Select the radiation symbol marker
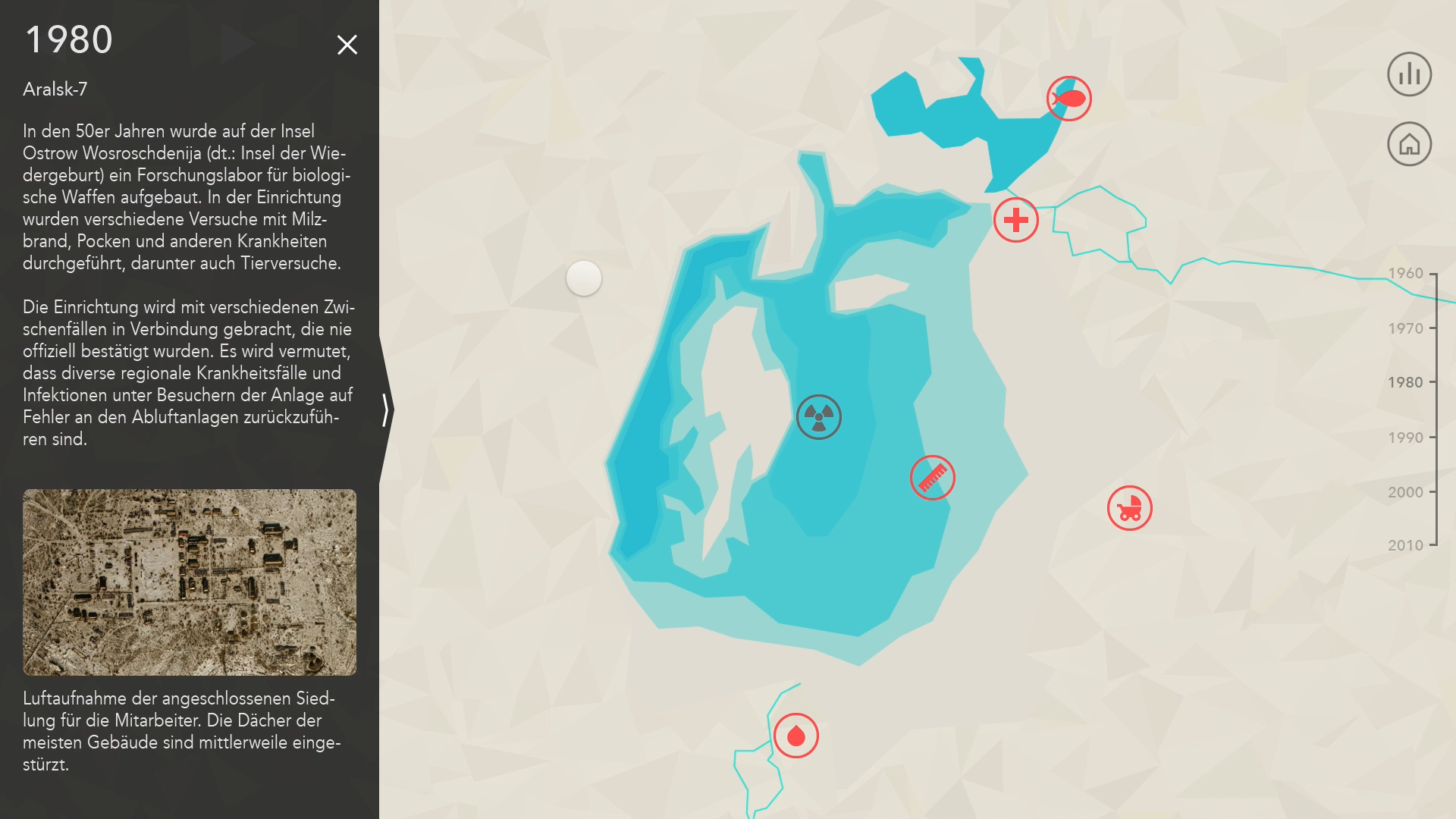This screenshot has width=1456, height=819. [818, 417]
